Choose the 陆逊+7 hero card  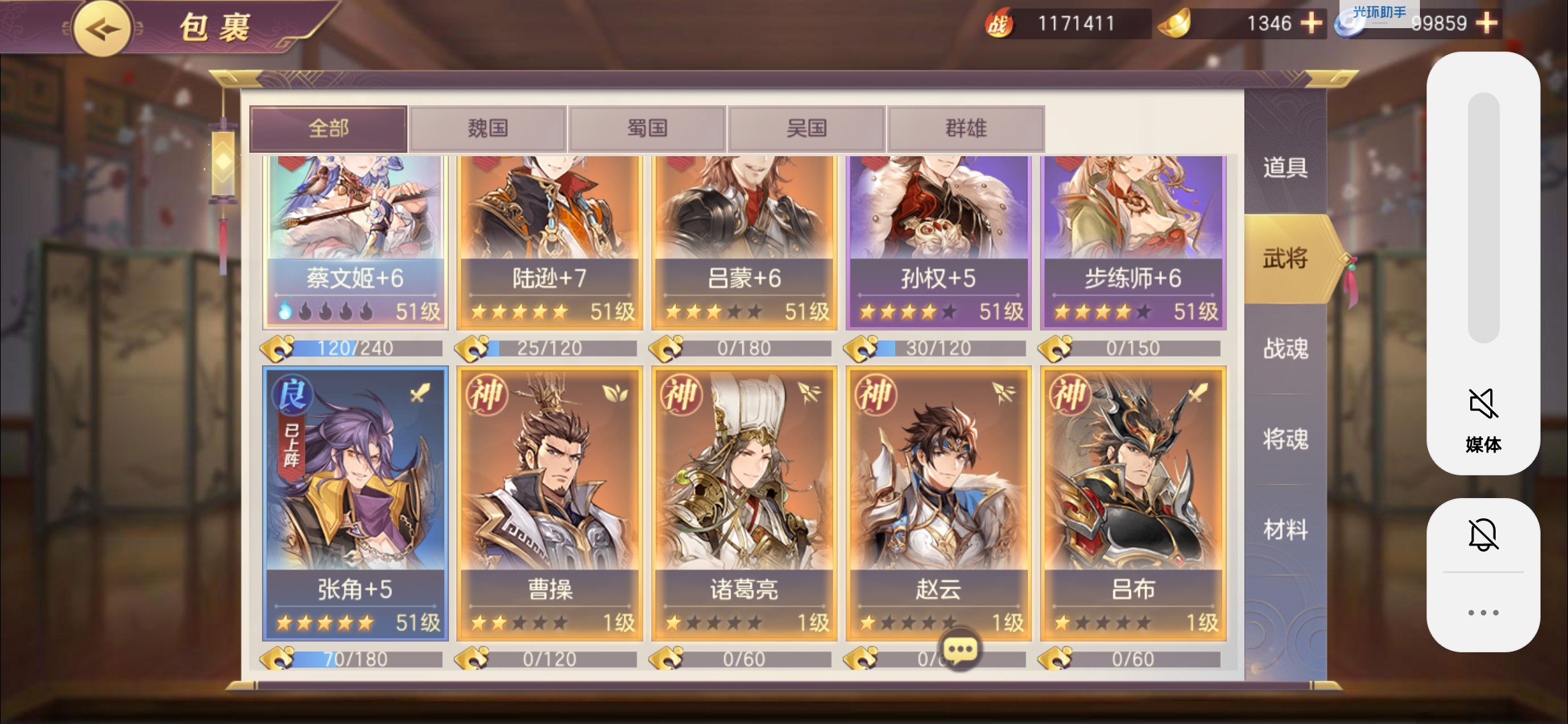549,241
